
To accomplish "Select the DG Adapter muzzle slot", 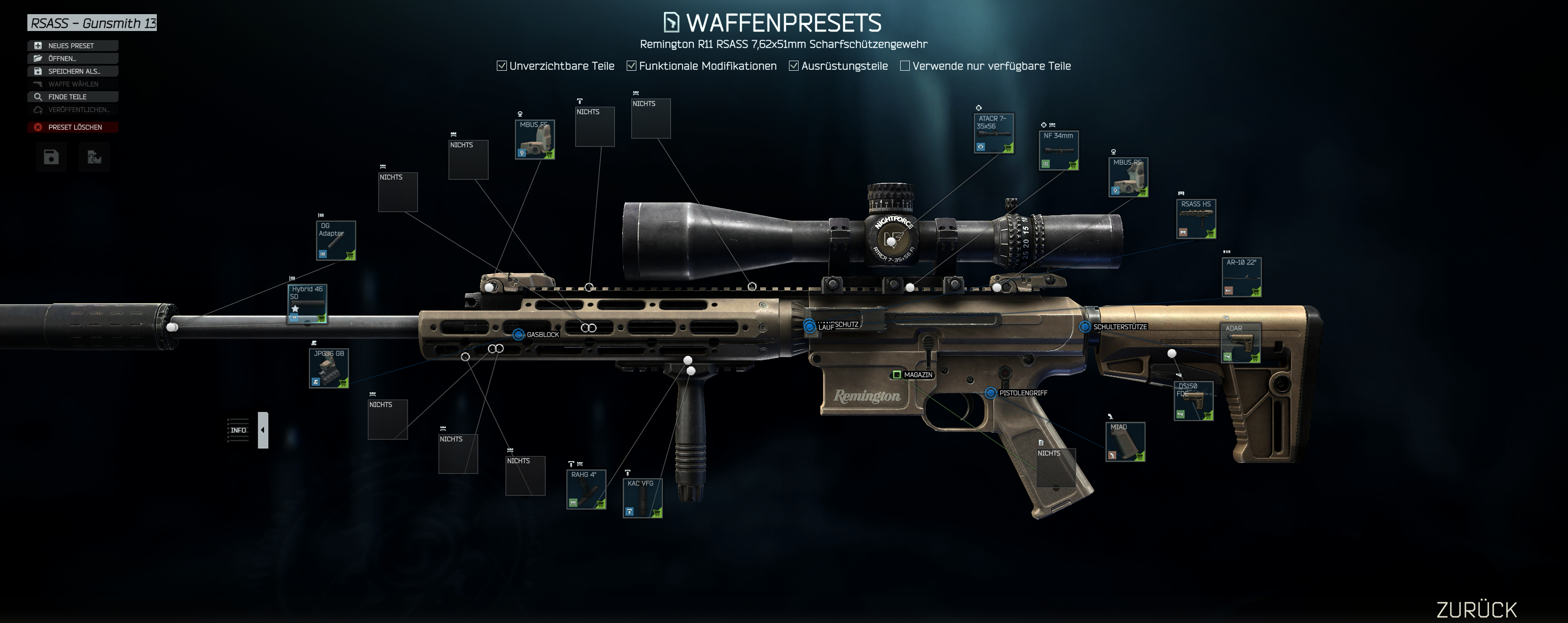I will click(x=335, y=240).
